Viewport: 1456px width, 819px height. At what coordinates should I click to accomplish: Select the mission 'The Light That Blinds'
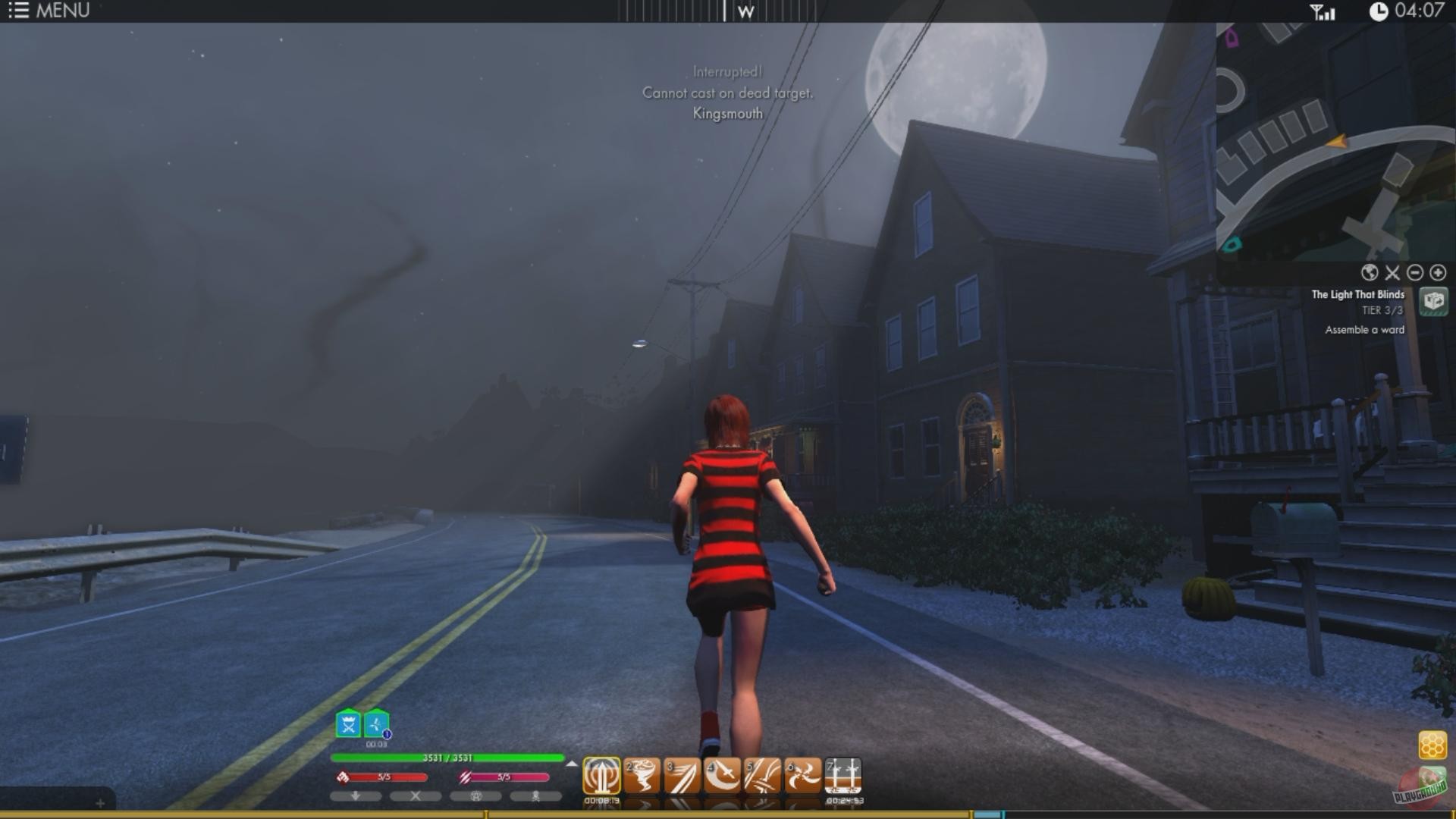click(x=1357, y=295)
